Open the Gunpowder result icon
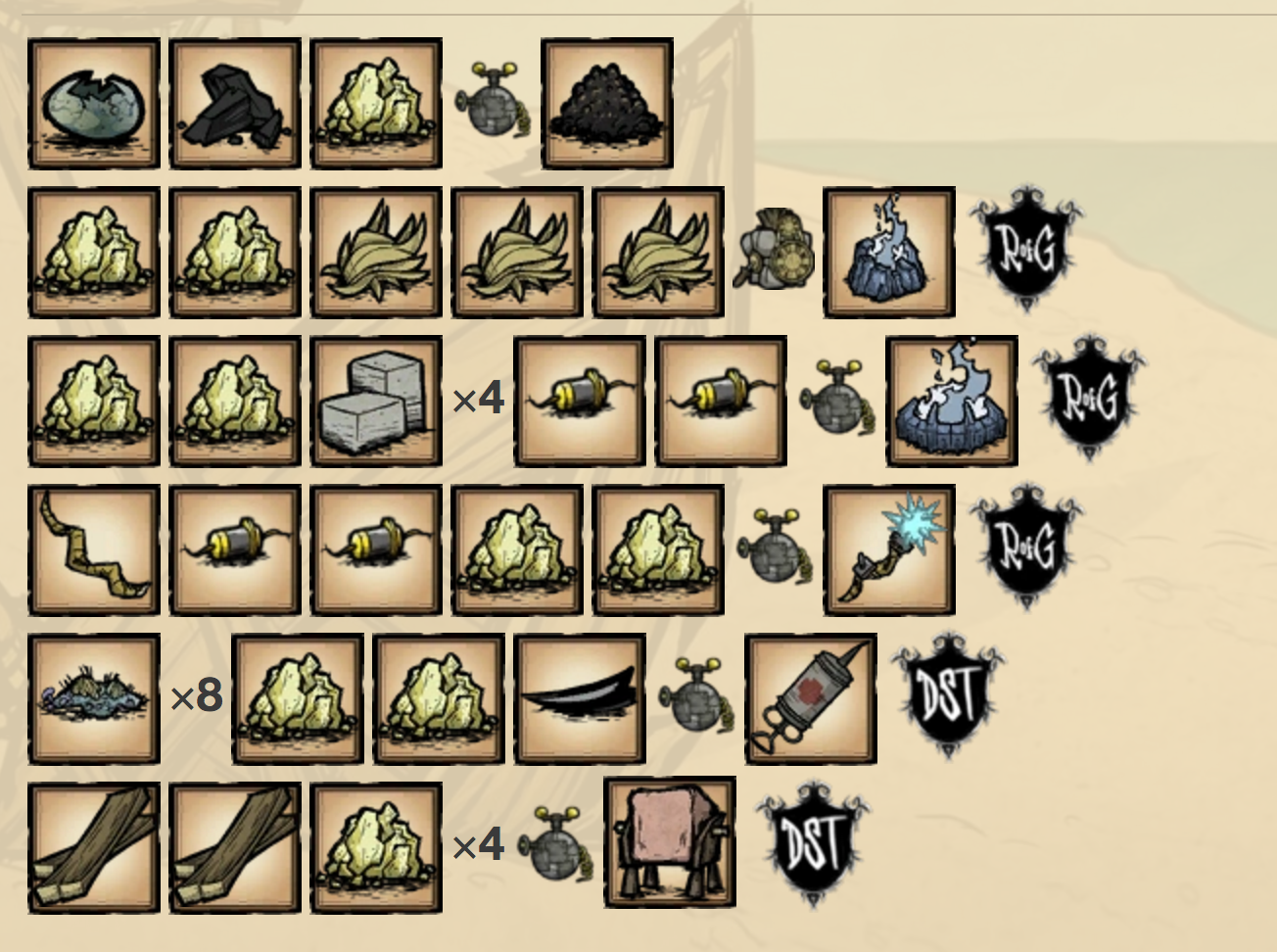The width and height of the screenshot is (1277, 952). click(x=607, y=103)
